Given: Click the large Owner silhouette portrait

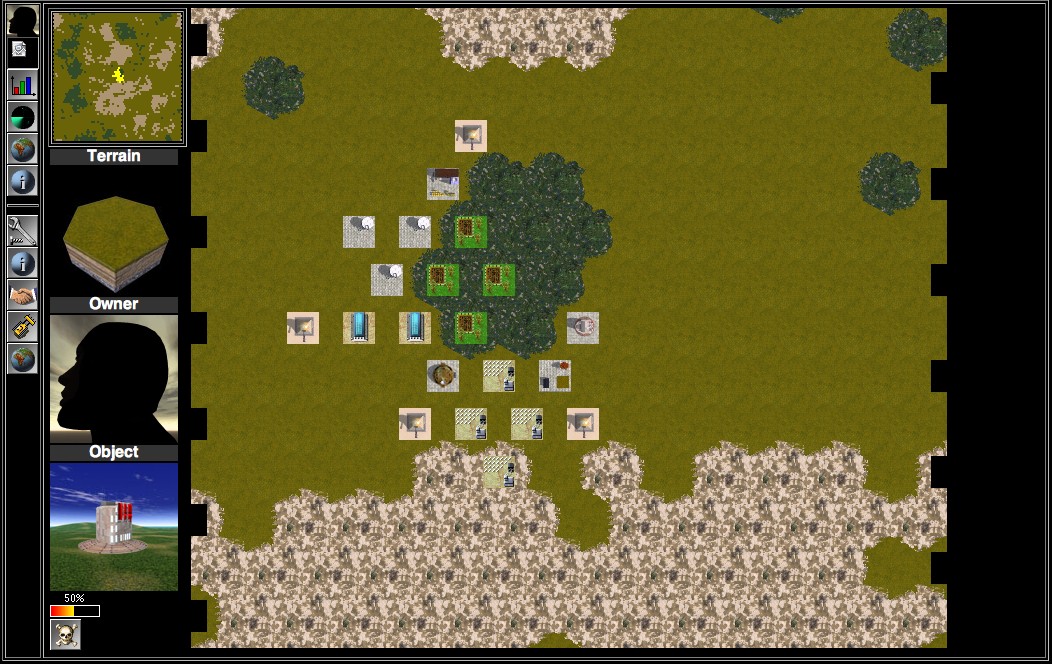Looking at the screenshot, I should click(114, 379).
